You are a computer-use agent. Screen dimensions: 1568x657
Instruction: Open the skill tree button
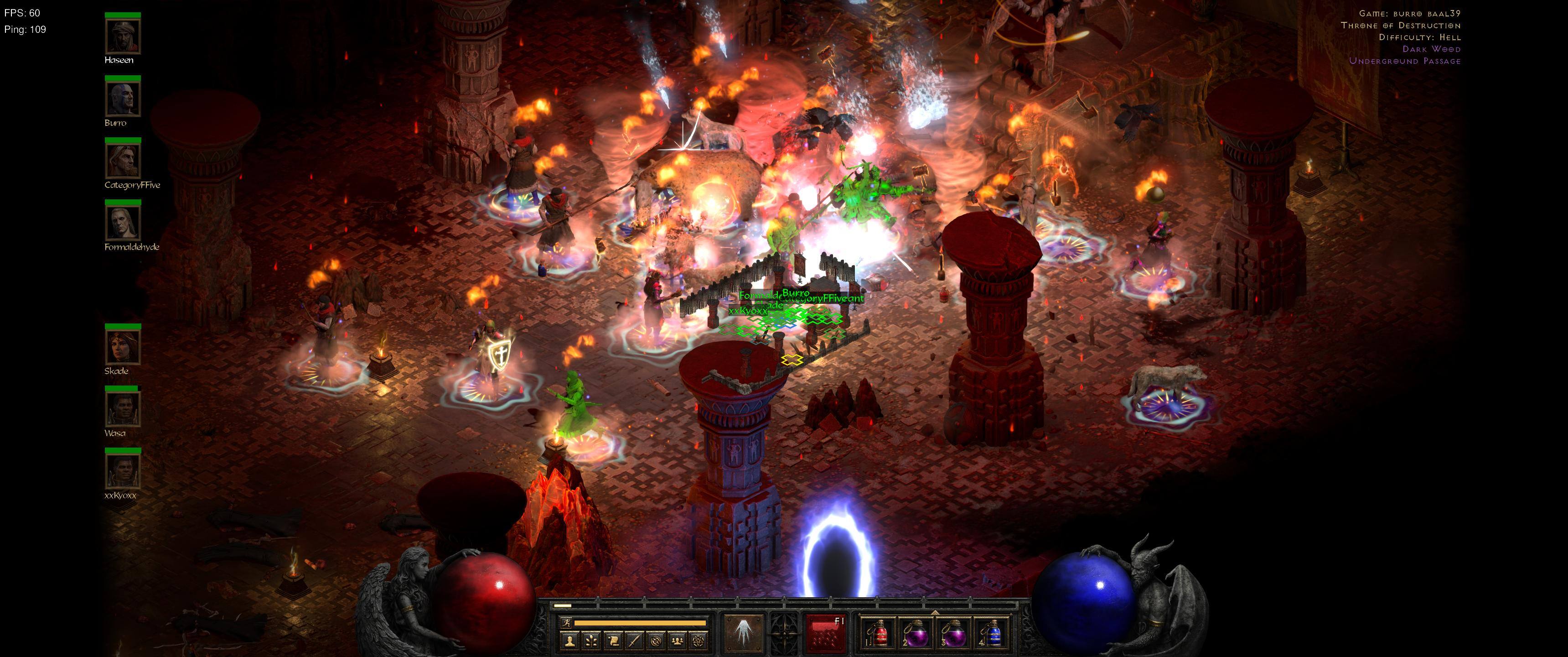pyautogui.click(x=591, y=640)
